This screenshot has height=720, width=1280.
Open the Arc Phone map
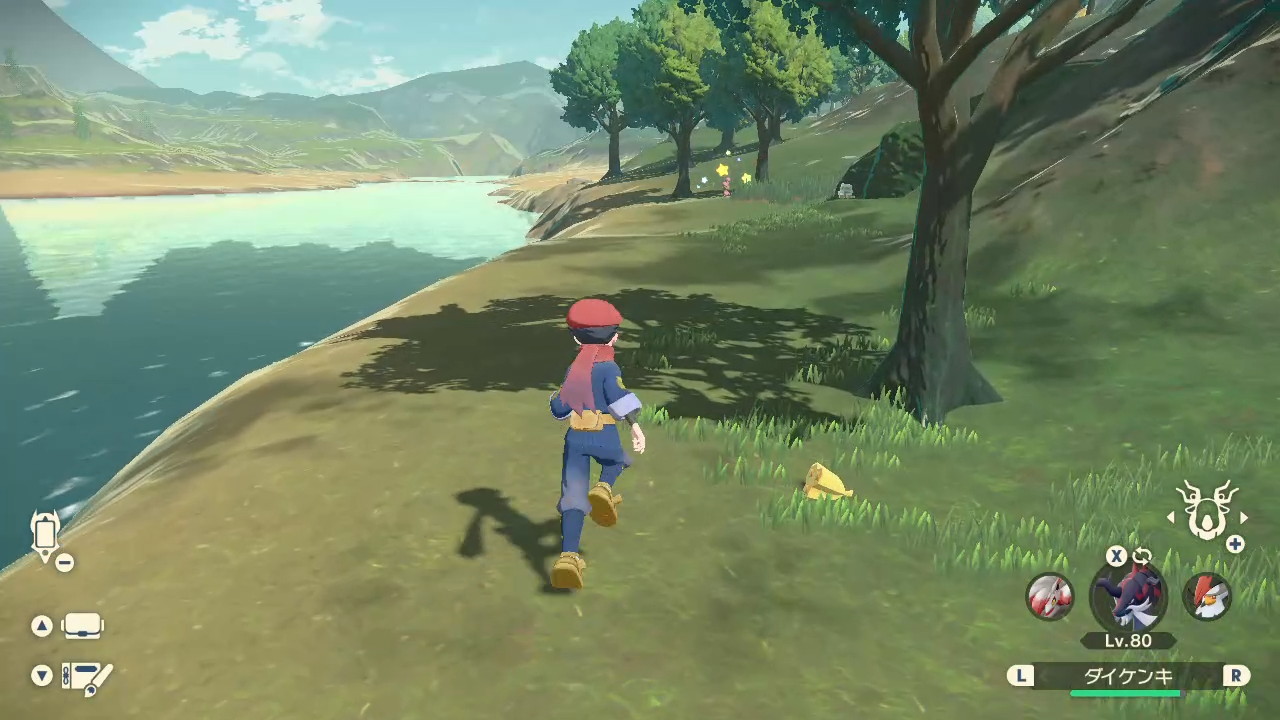tap(44, 535)
